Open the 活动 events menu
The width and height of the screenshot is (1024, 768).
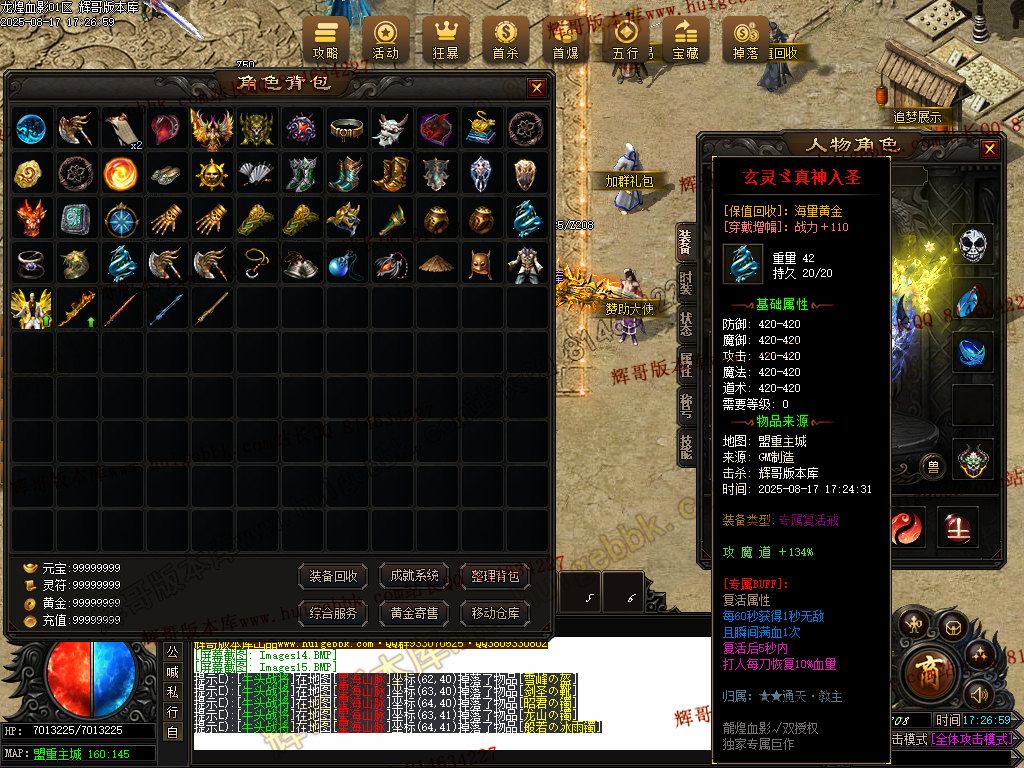(x=385, y=37)
